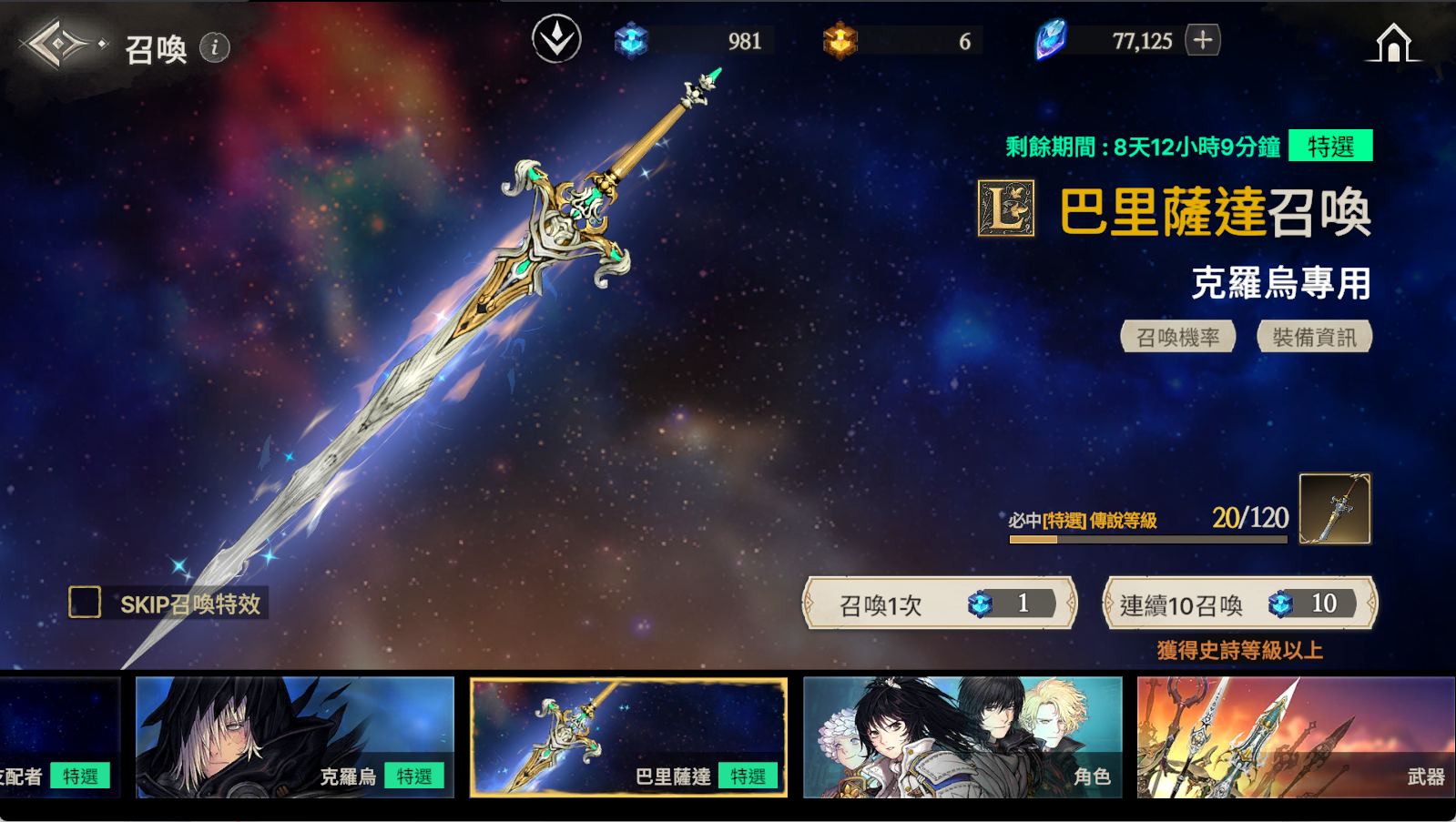The image size is (1456, 822).
Task: Select the 巴里薩達 featured banner
Action: [628, 737]
